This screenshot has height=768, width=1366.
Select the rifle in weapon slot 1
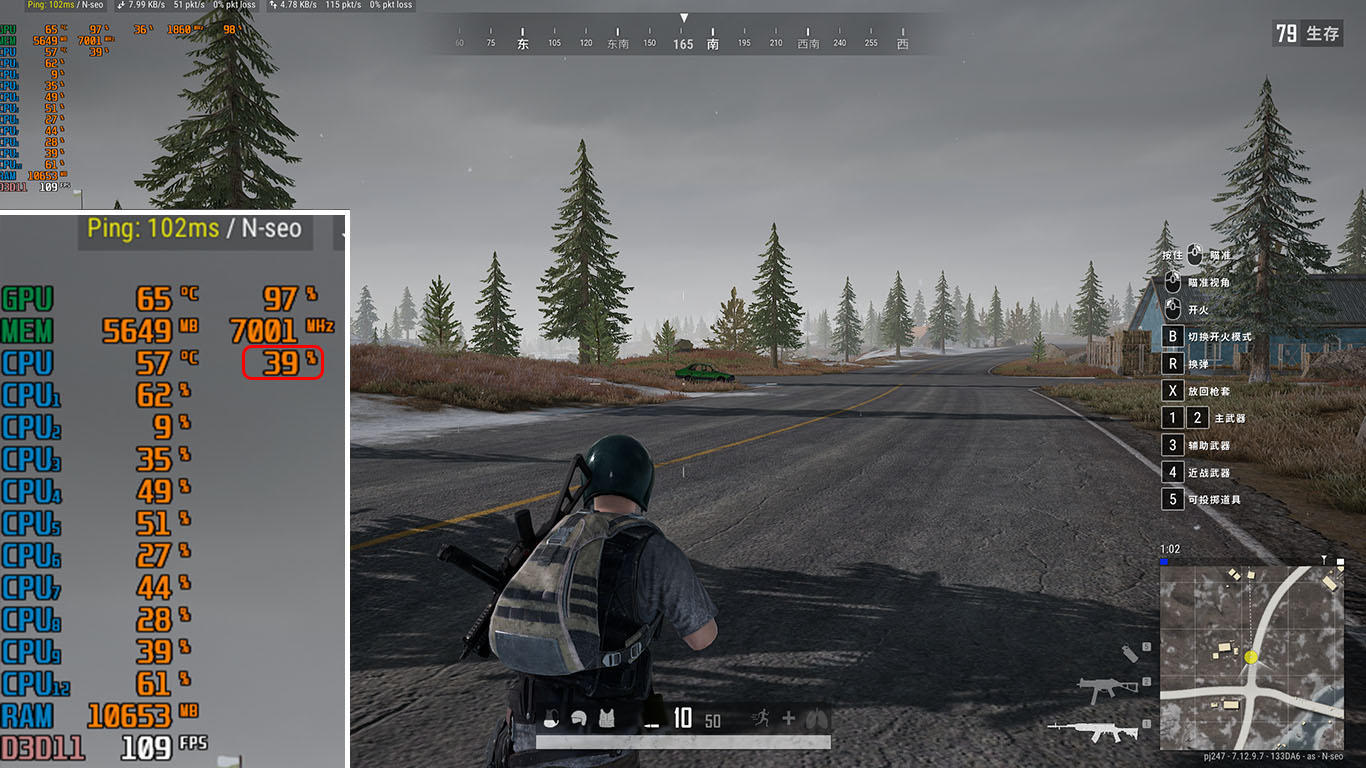pos(1096,731)
